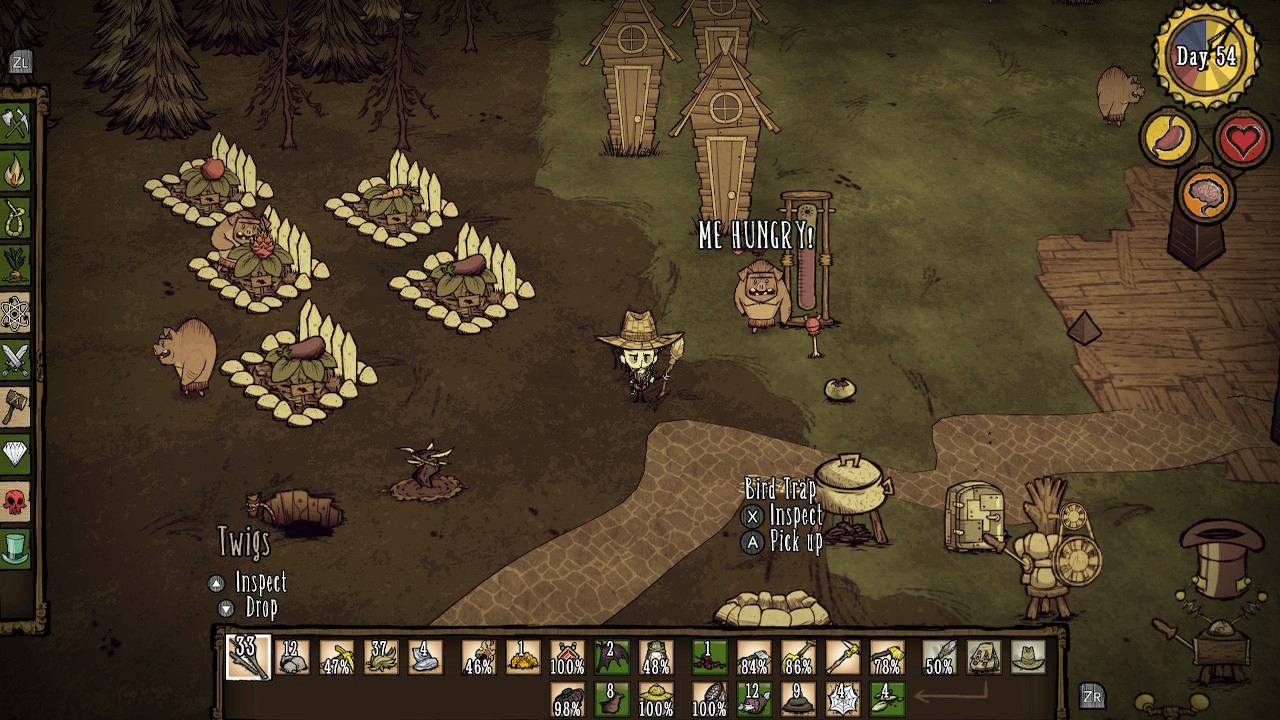Click the equipped straw hat head slot

click(x=1027, y=657)
